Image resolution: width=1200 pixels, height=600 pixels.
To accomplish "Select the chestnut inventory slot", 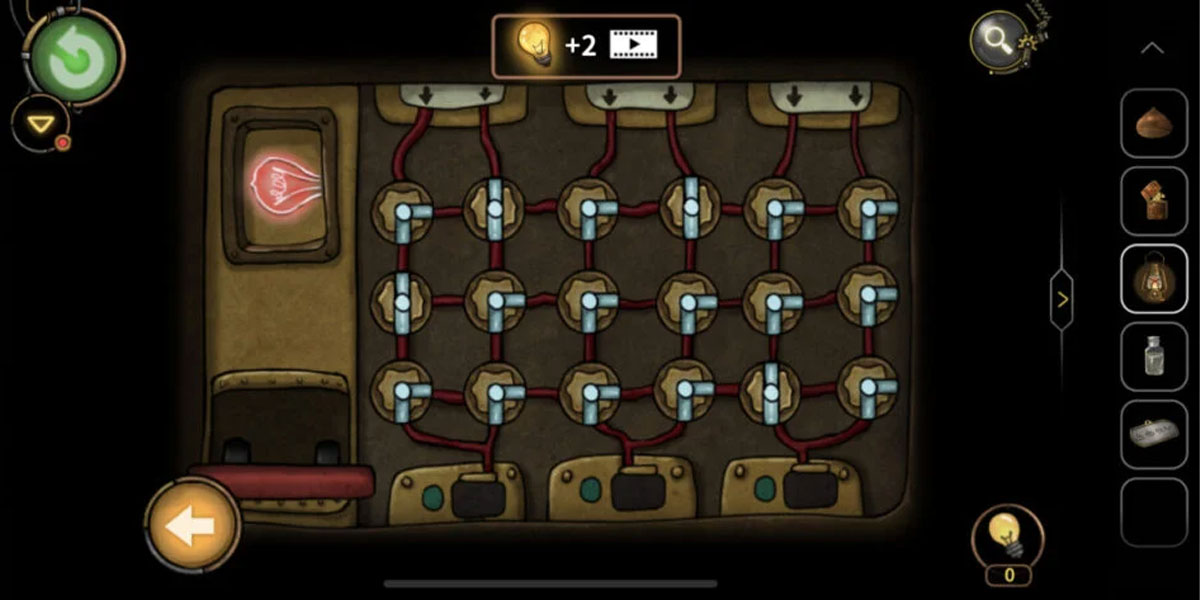I will pos(1153,124).
